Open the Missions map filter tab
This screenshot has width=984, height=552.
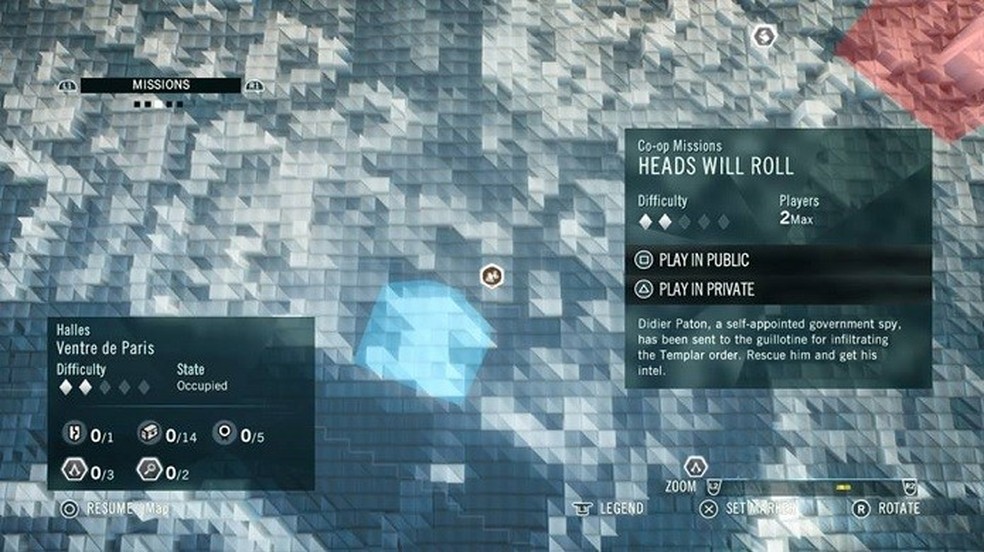click(x=160, y=85)
